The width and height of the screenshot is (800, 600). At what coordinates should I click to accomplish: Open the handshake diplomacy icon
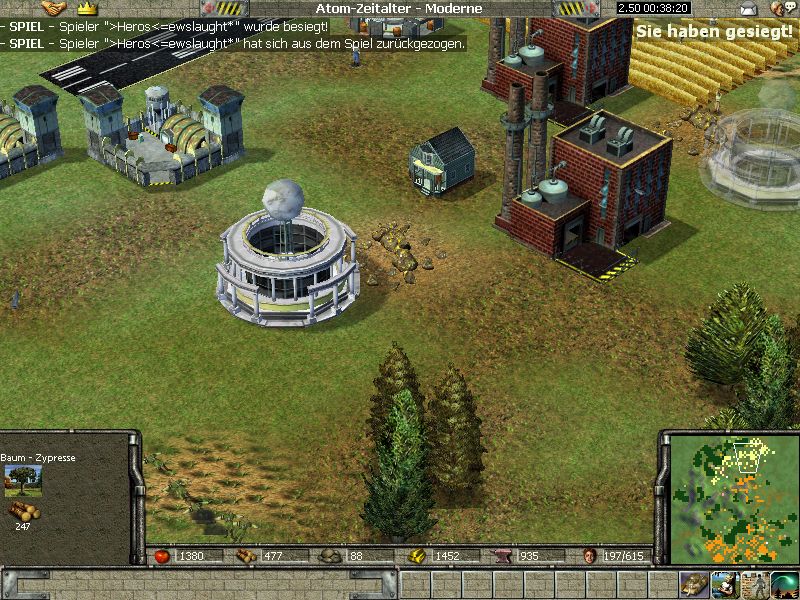(x=53, y=8)
